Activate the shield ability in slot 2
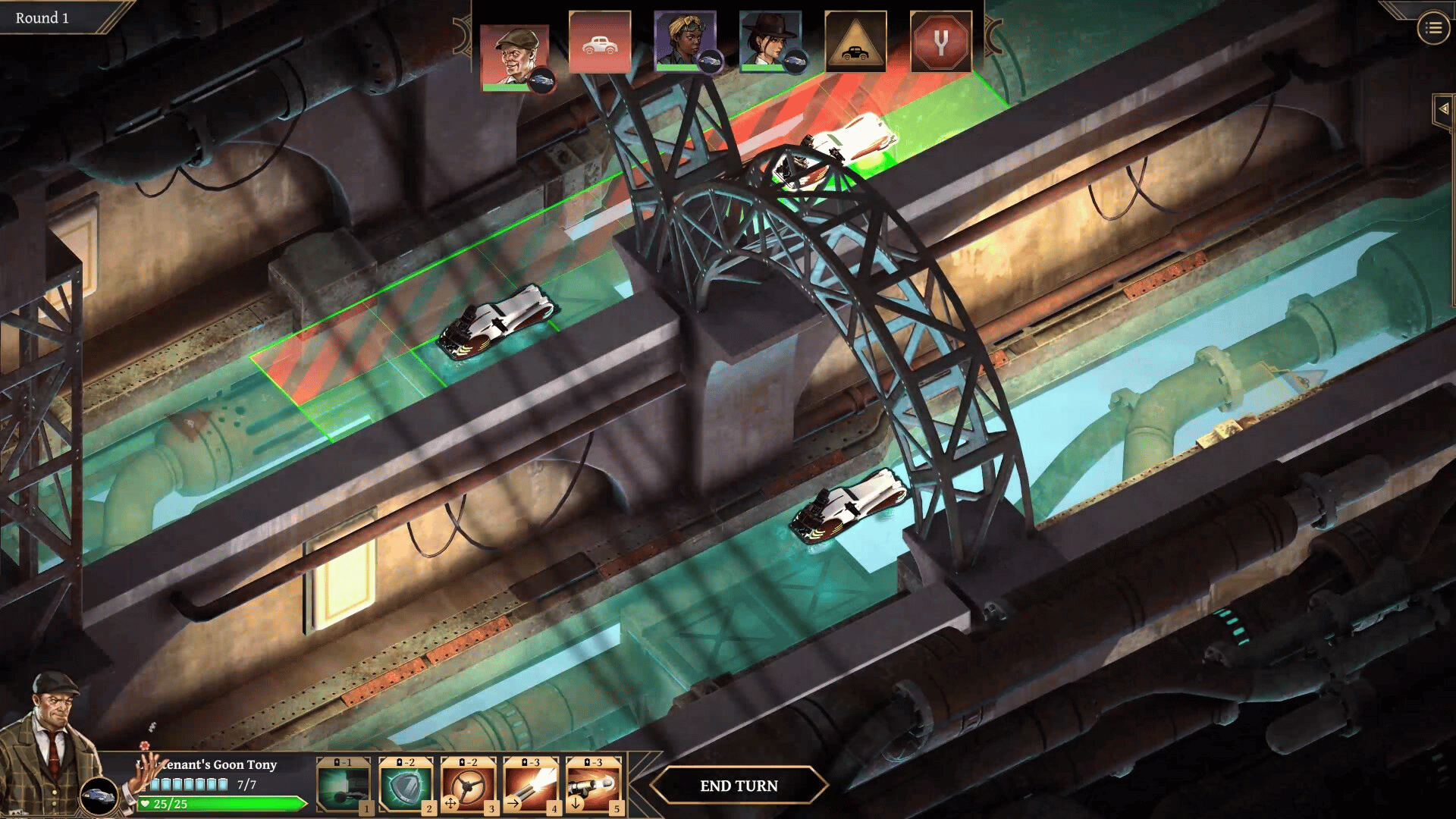This screenshot has width=1456, height=819. (x=405, y=786)
